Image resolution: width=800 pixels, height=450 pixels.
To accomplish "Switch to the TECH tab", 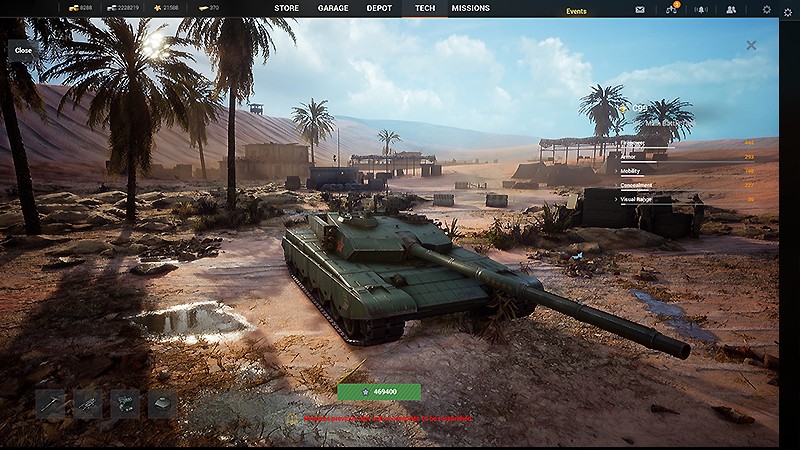I will click(425, 8).
